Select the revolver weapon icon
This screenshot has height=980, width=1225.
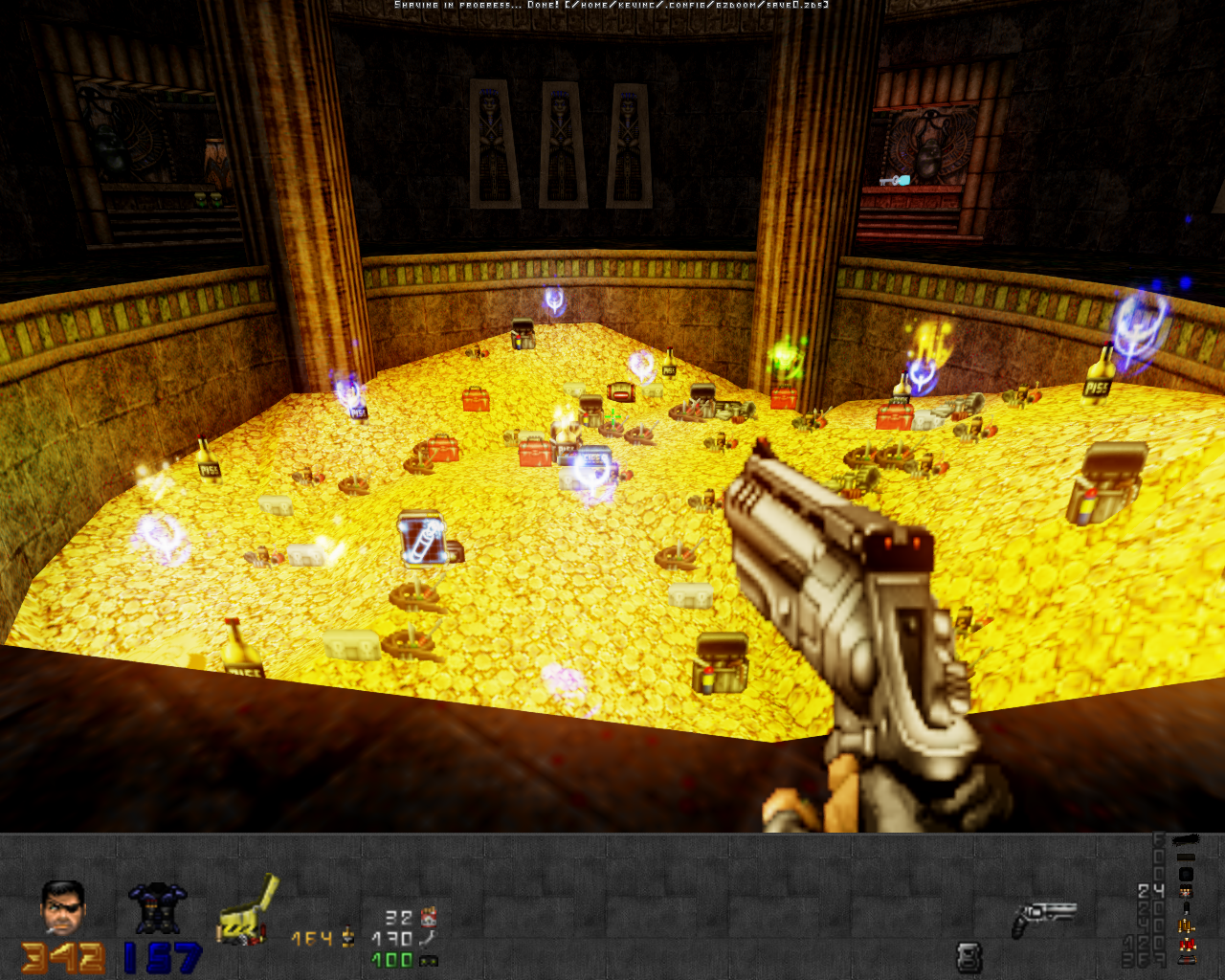coord(1043,917)
